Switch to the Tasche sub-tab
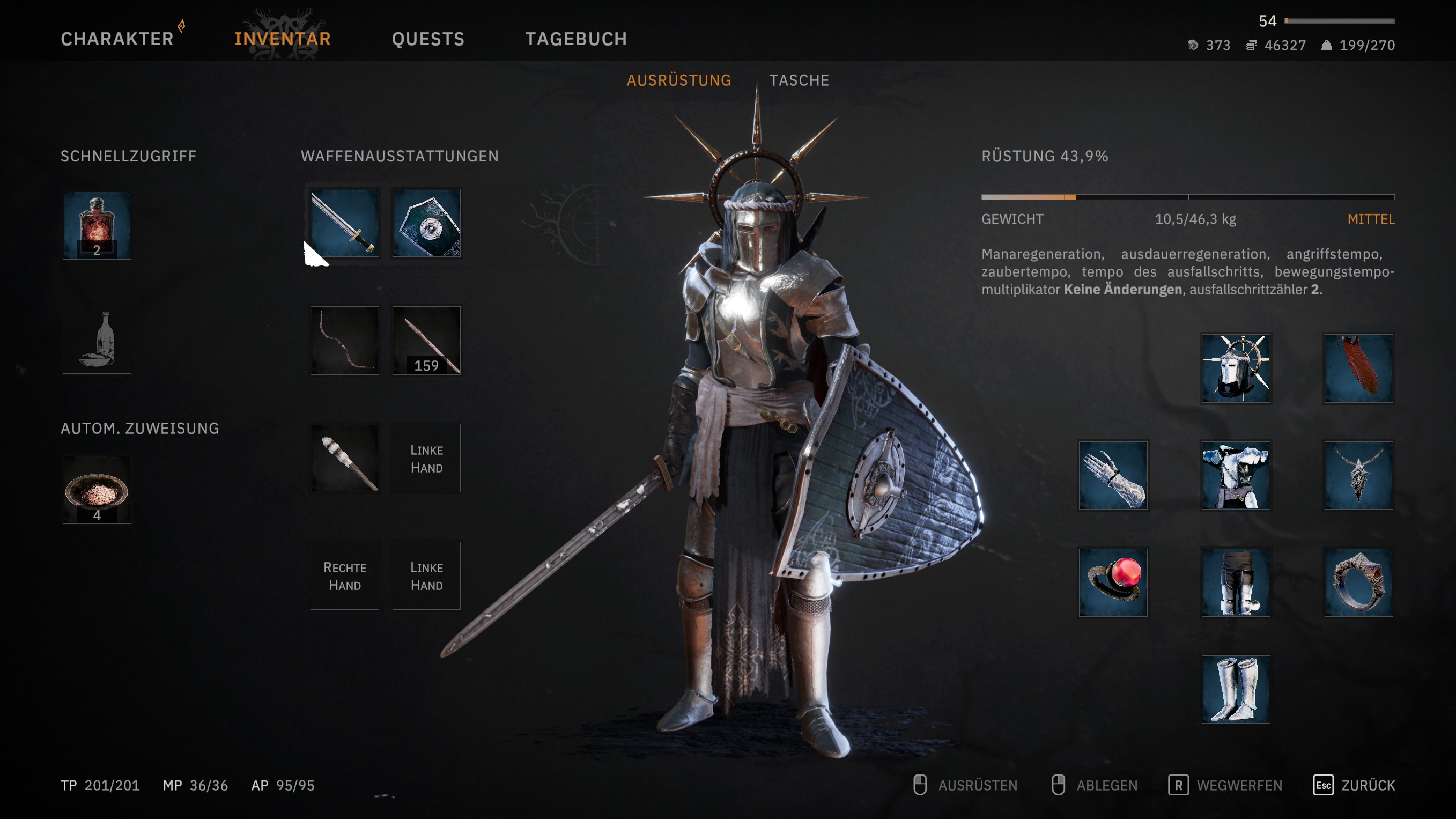The image size is (1456, 819). click(799, 80)
